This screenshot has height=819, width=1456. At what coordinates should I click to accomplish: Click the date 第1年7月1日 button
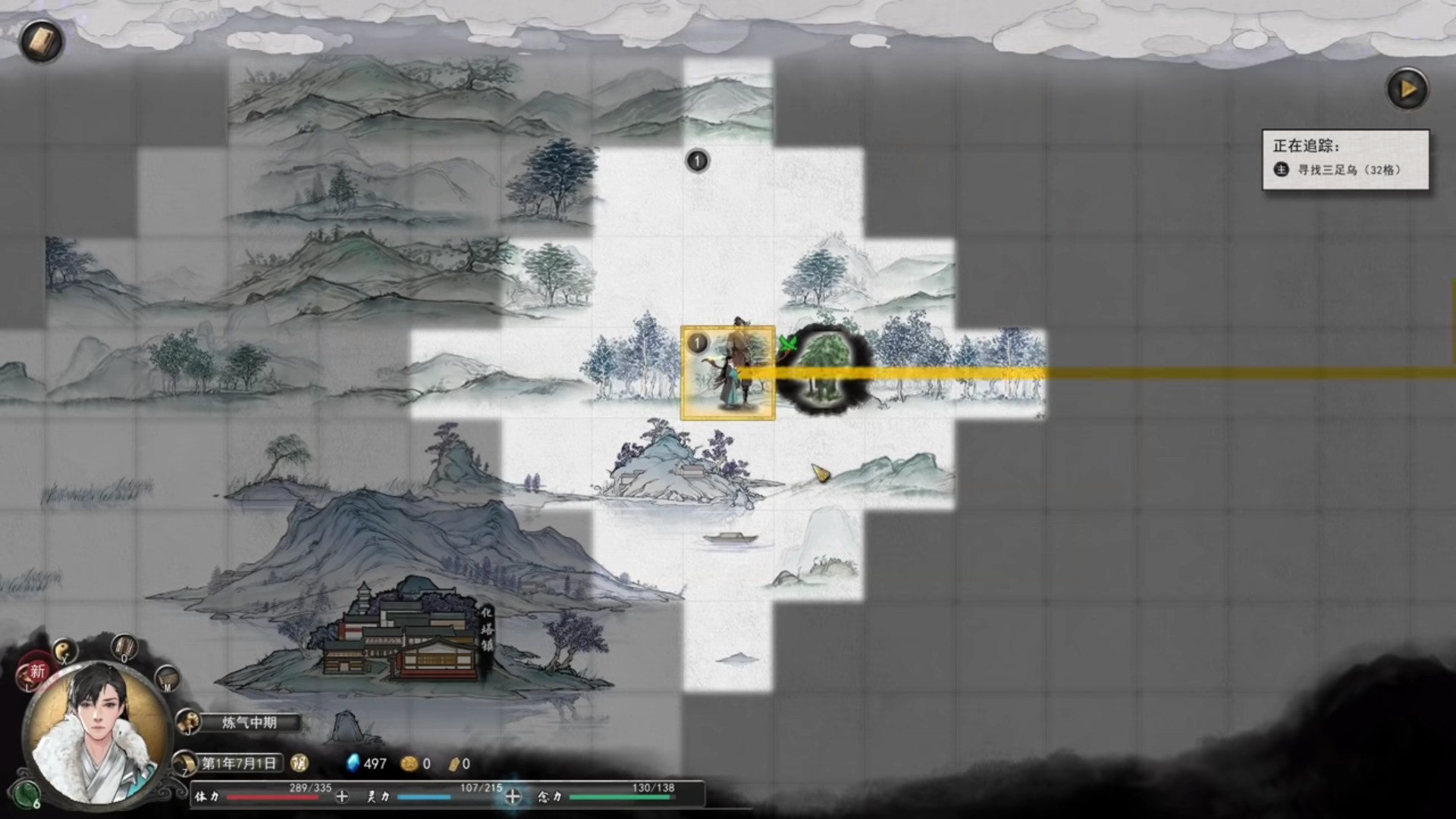[x=240, y=764]
